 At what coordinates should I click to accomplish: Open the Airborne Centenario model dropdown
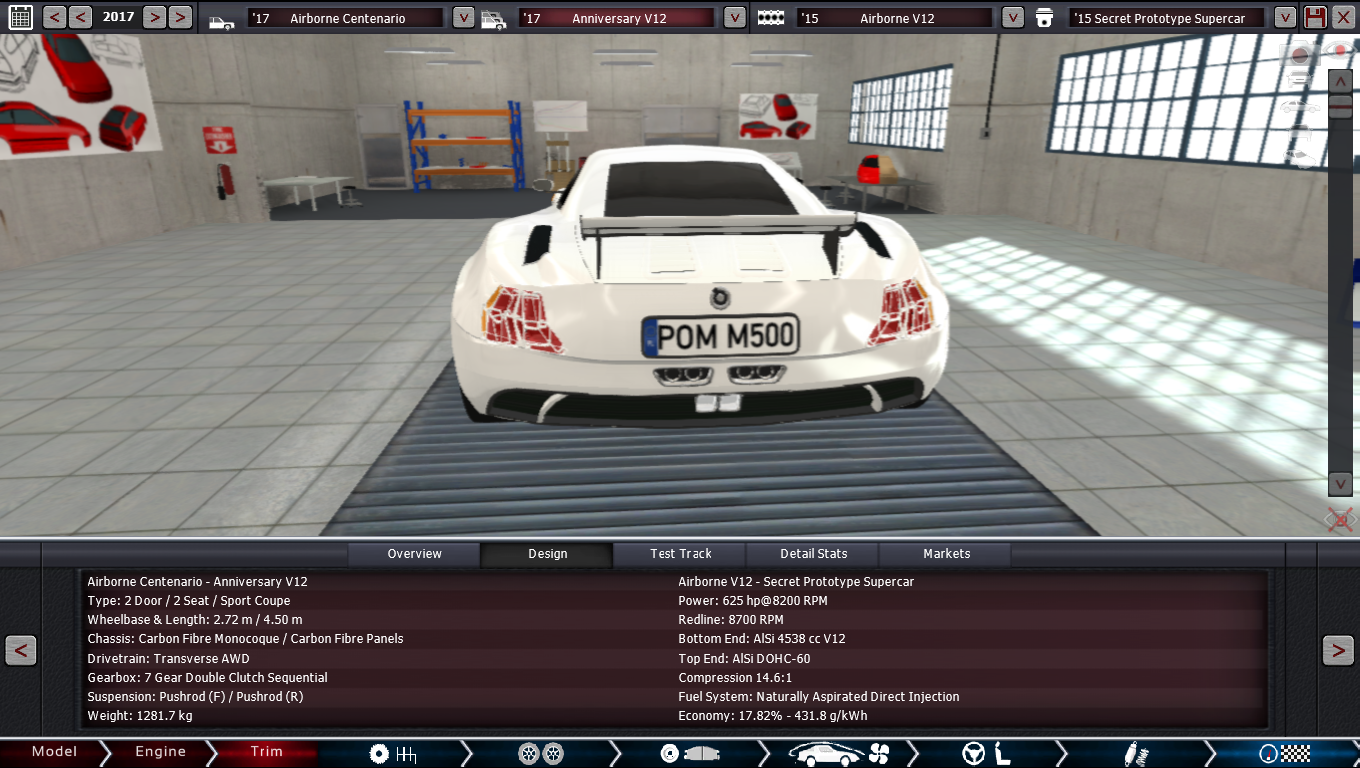(x=463, y=18)
